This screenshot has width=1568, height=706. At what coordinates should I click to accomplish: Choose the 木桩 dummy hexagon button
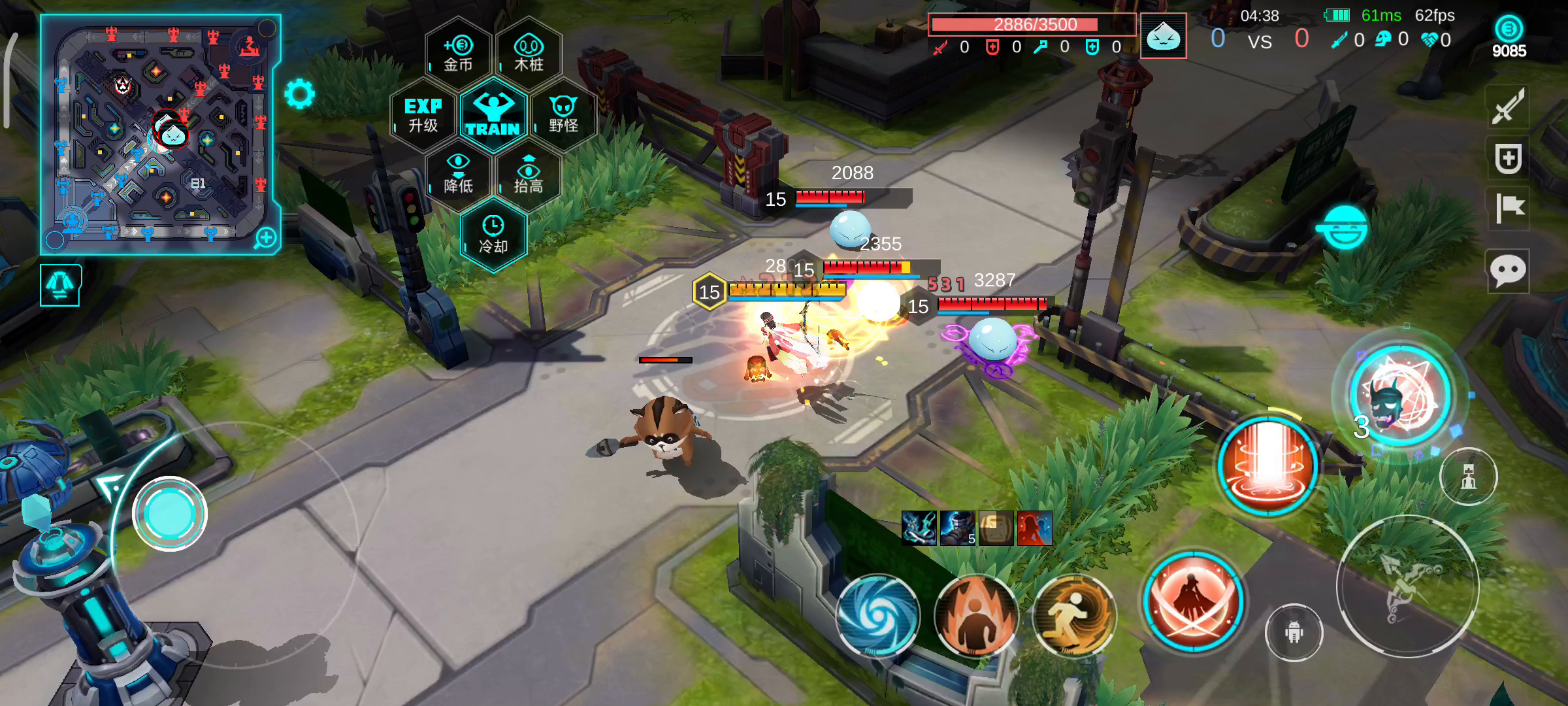coord(529,54)
